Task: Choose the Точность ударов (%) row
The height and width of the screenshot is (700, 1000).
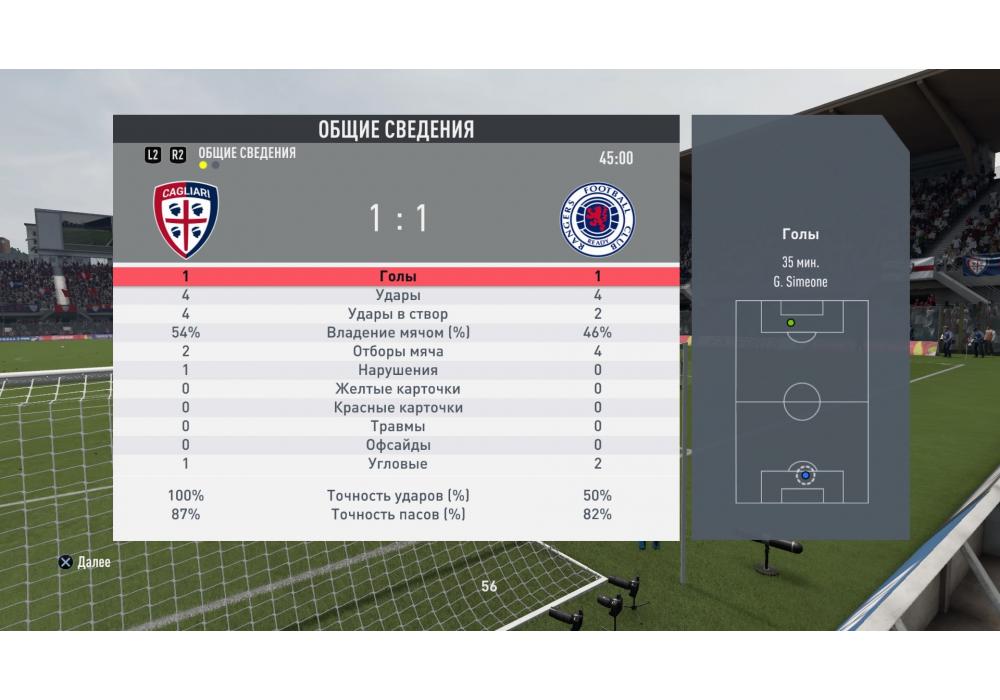Action: point(398,496)
